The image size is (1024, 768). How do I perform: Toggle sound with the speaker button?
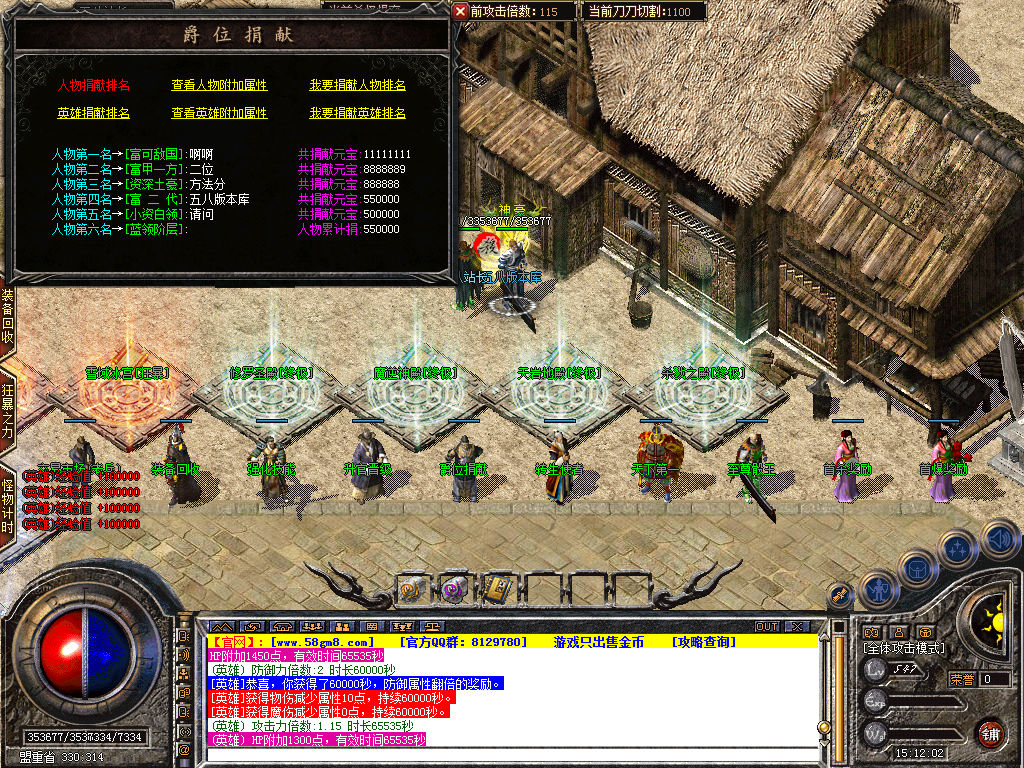tap(999, 539)
